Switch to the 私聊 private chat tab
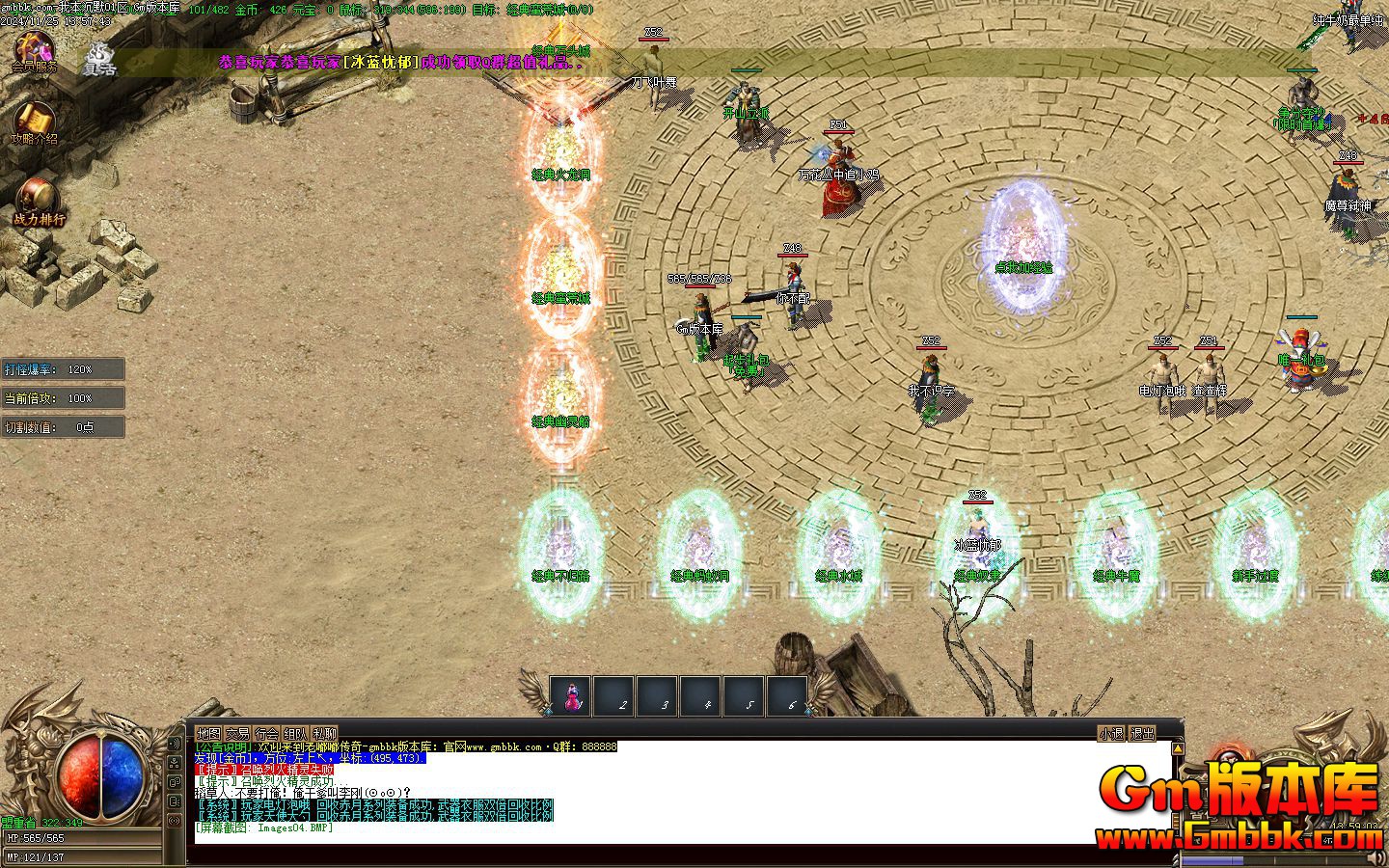Viewport: 1389px width, 868px height. pyautogui.click(x=324, y=733)
